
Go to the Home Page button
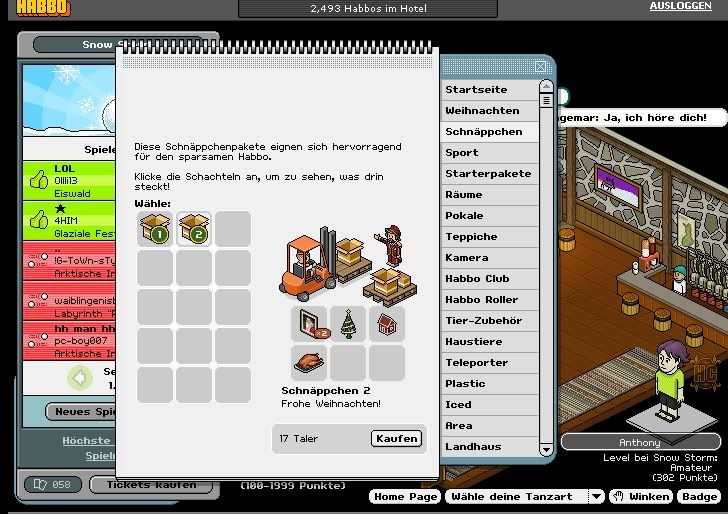tap(405, 497)
